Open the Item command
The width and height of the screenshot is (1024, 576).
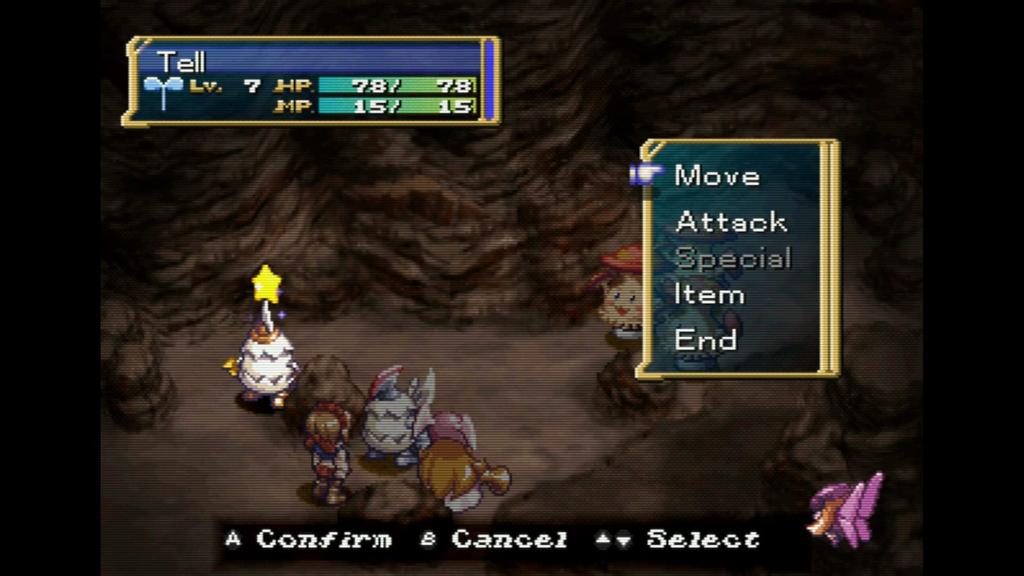709,295
